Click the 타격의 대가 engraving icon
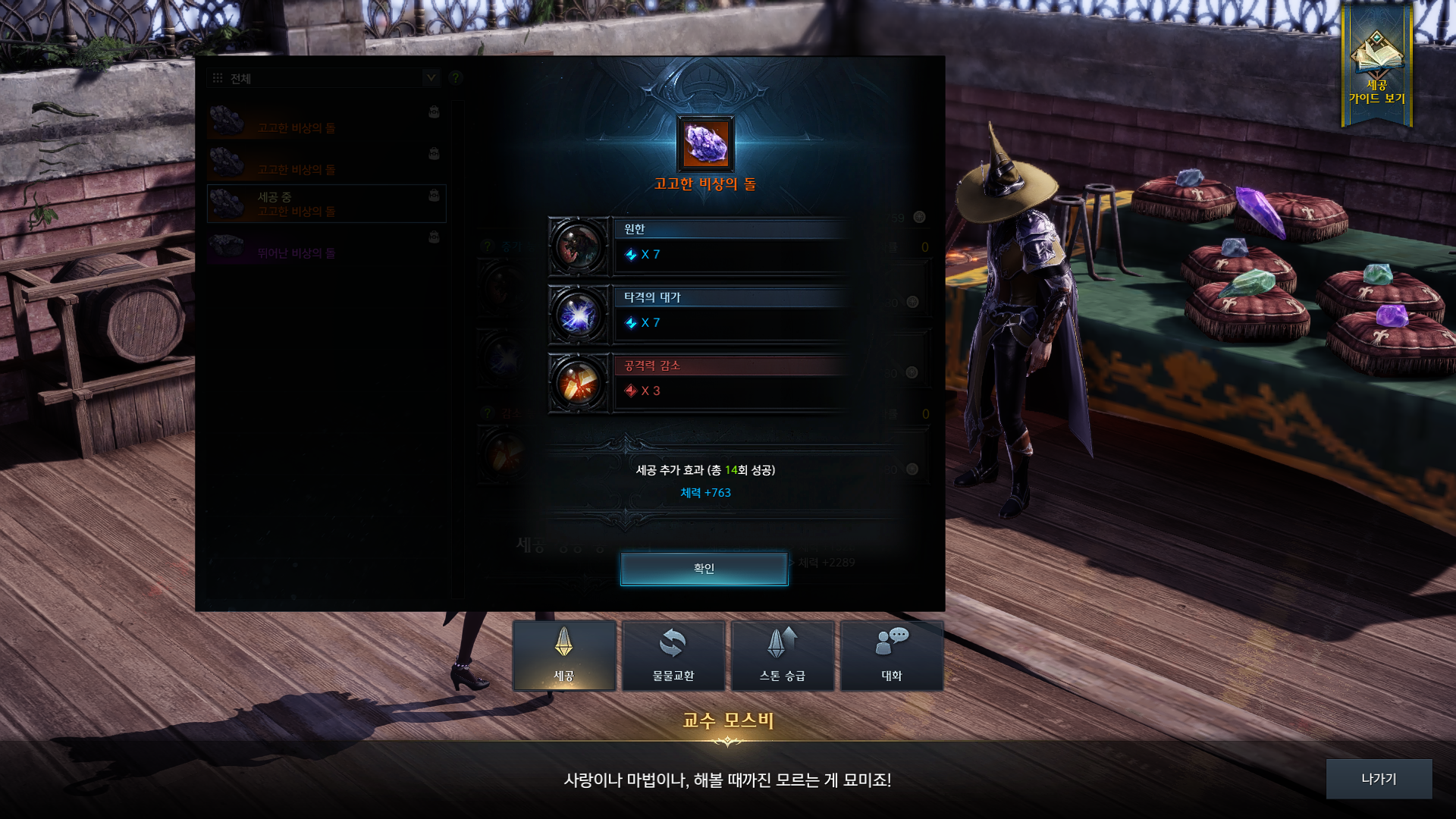This screenshot has height=819, width=1456. [x=579, y=315]
